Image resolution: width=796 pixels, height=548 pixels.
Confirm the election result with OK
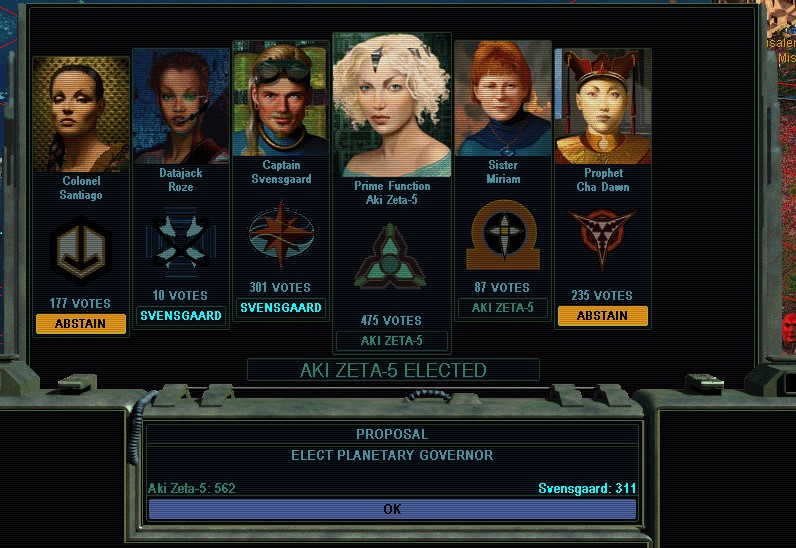(x=392, y=509)
